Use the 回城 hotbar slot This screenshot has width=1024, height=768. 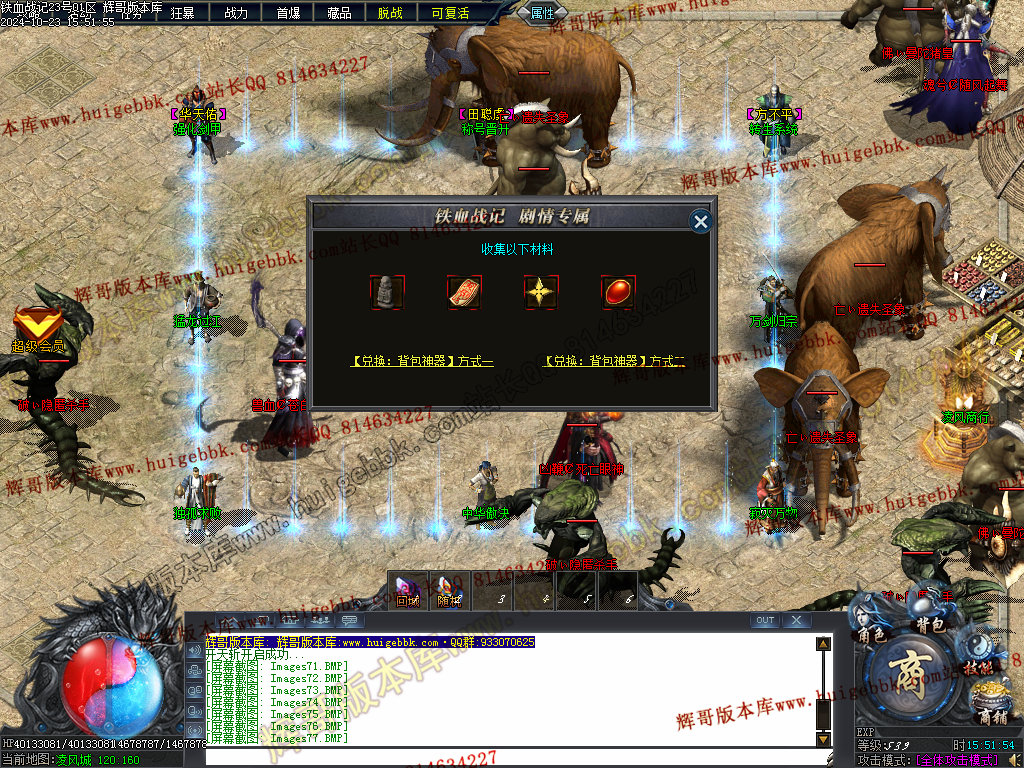point(406,591)
